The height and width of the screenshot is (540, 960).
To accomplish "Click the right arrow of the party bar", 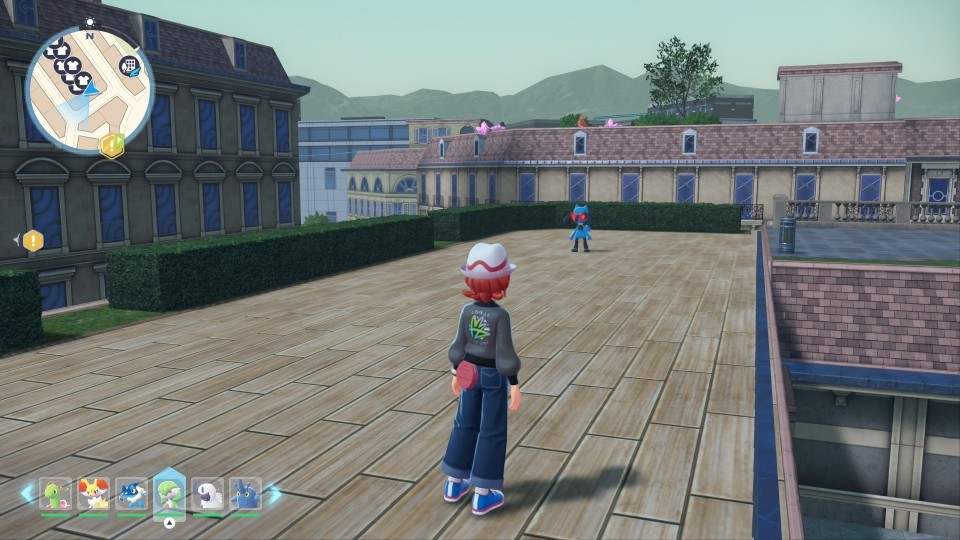I will [x=275, y=493].
